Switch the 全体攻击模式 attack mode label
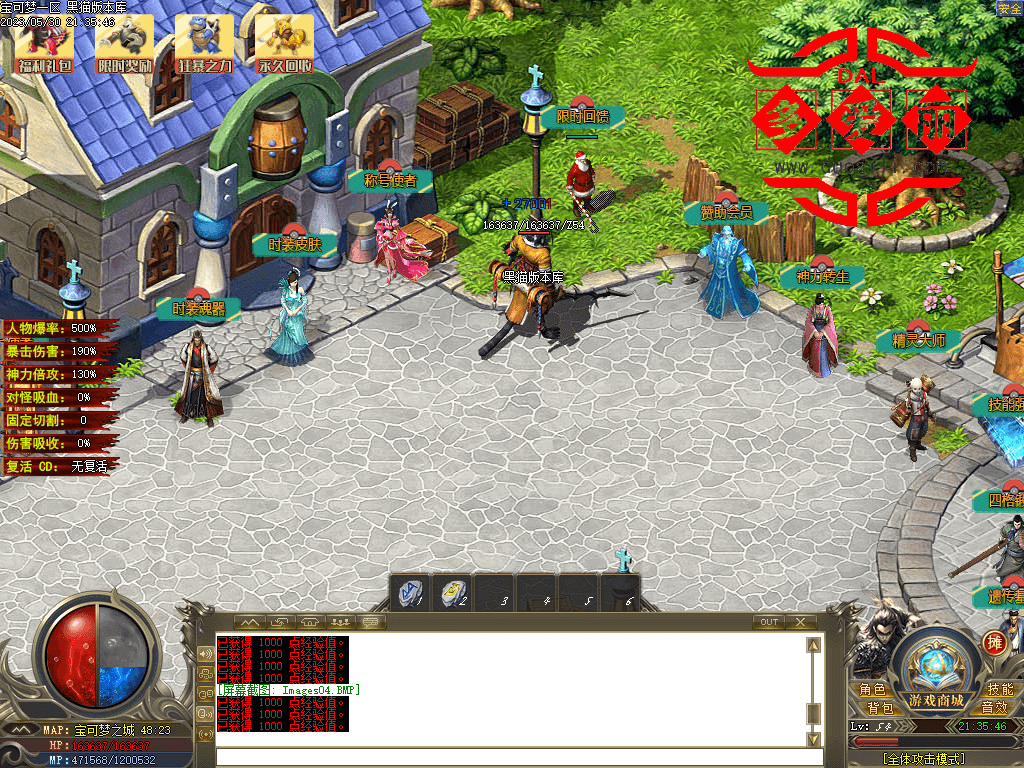The width and height of the screenshot is (1024, 768). coord(925,759)
